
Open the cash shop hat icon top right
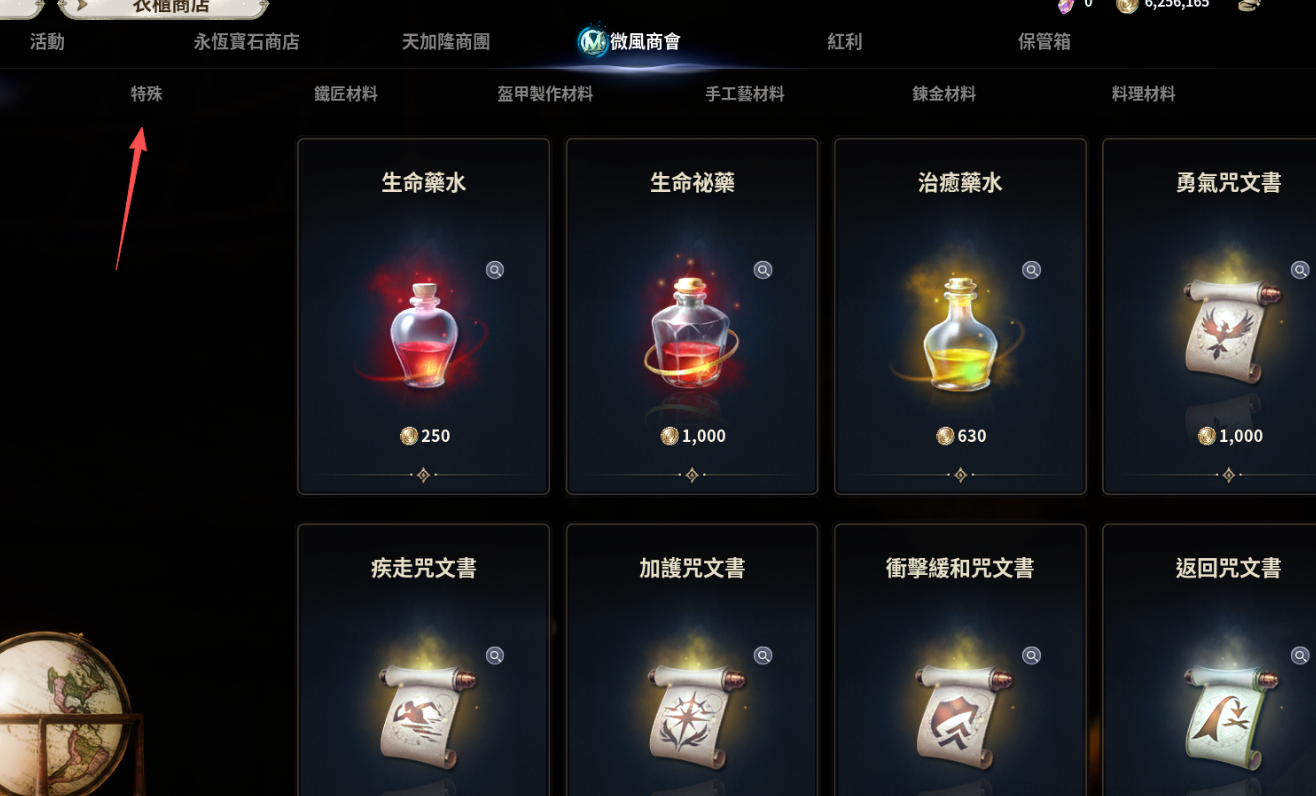coord(1248,6)
